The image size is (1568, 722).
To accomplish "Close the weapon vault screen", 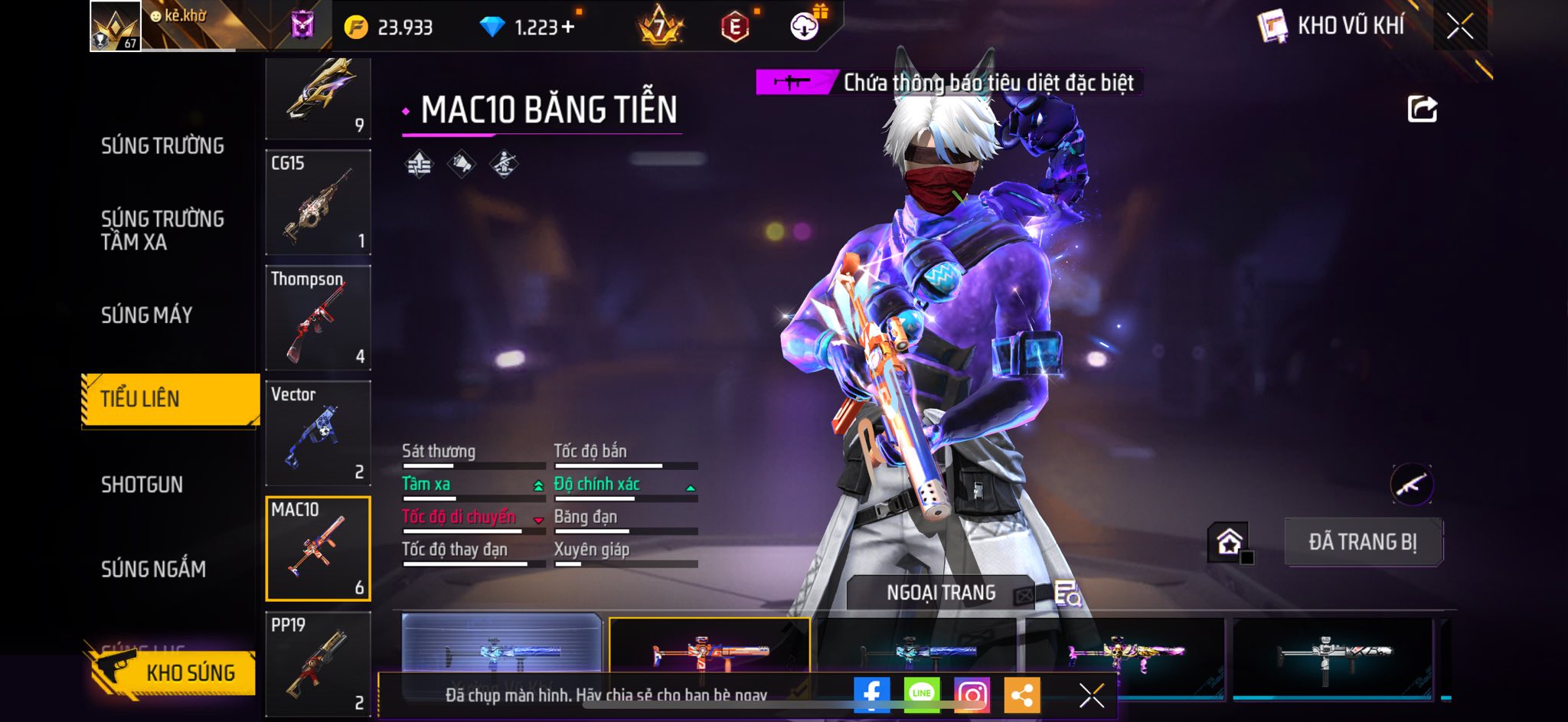I will [x=1460, y=27].
